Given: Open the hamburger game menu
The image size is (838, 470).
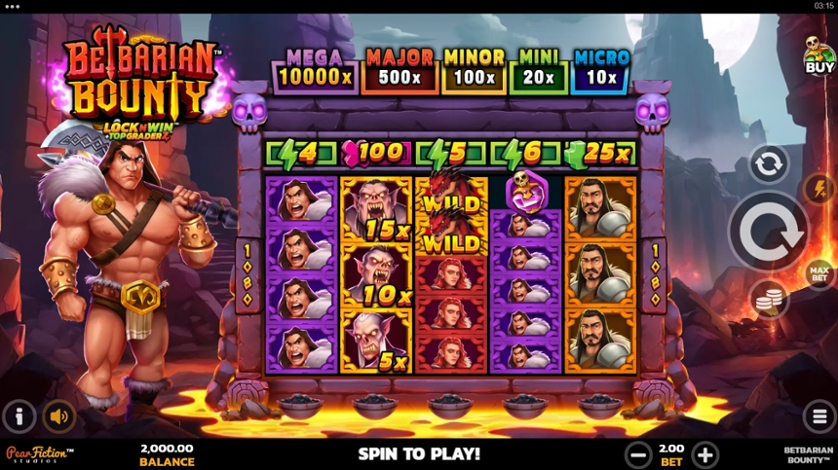Looking at the screenshot, I should [x=818, y=416].
